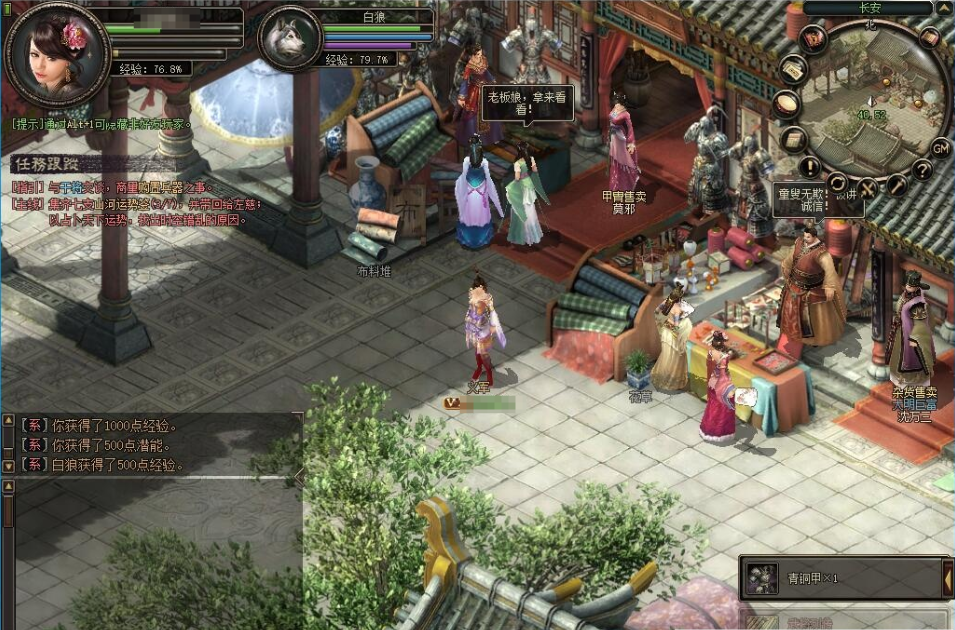Open the player character portrait
Screen dimensions: 955x630
(x=56, y=51)
